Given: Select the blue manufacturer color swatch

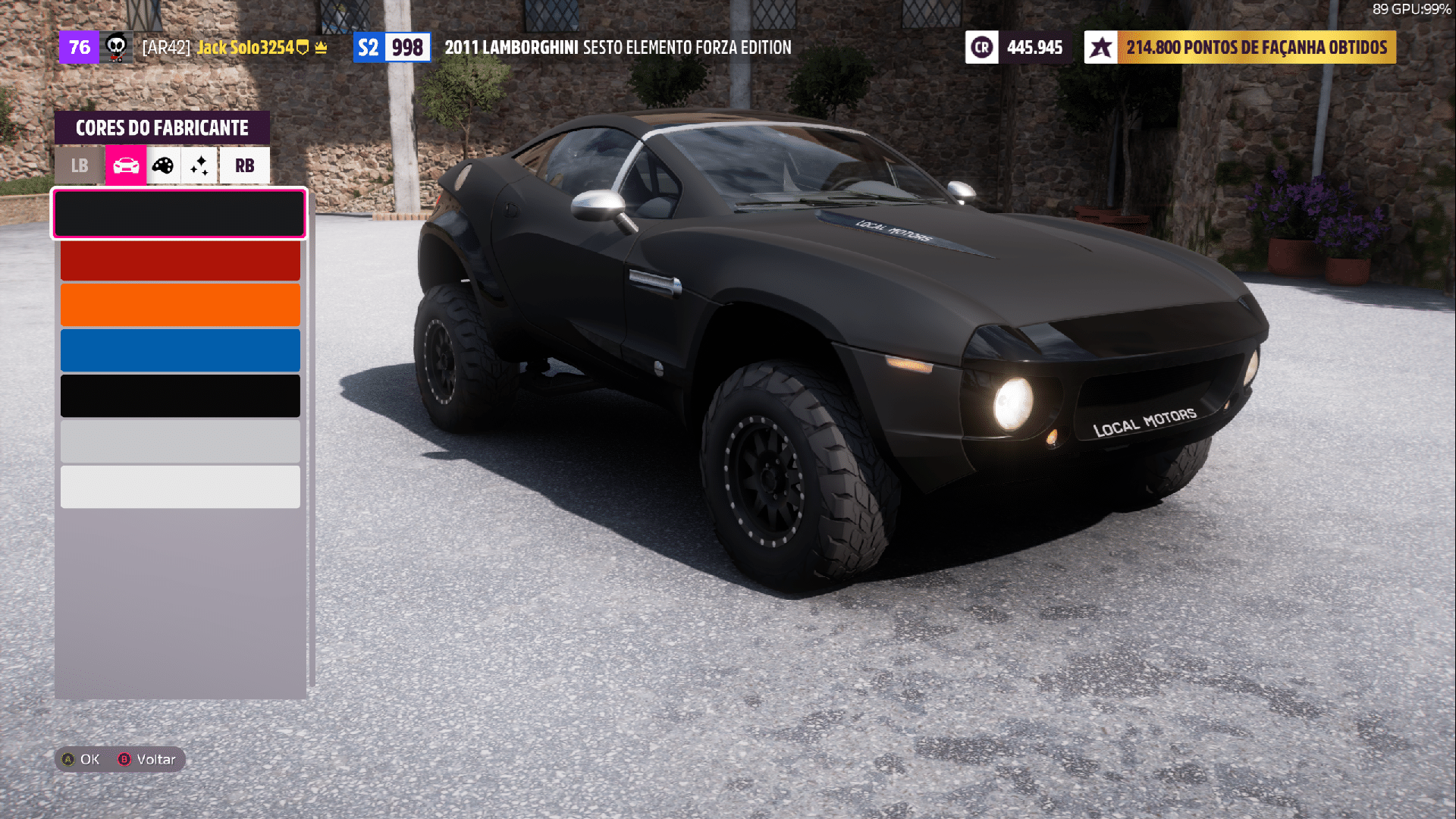Looking at the screenshot, I should pos(180,350).
